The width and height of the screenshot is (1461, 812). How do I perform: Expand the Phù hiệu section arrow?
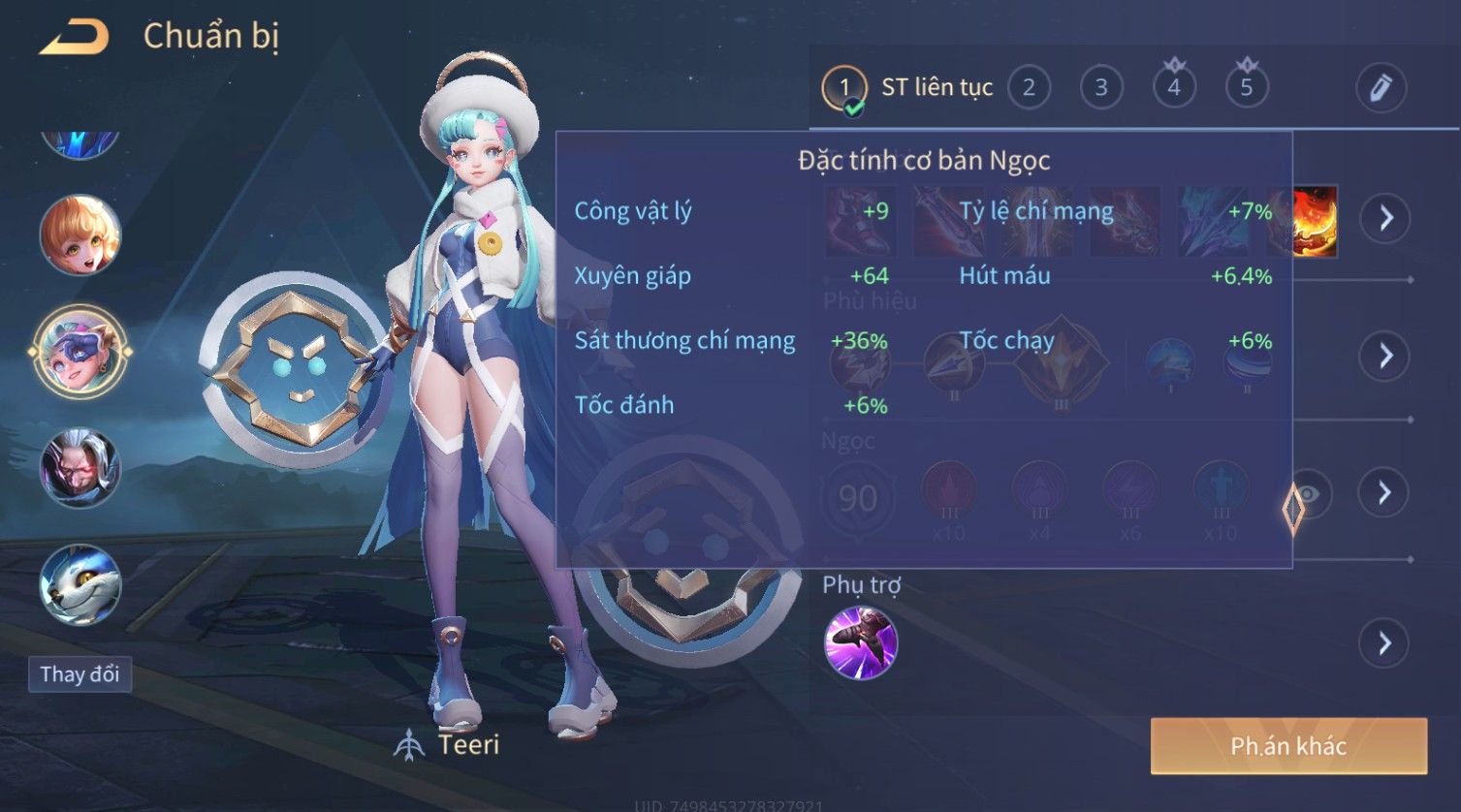click(x=1385, y=356)
